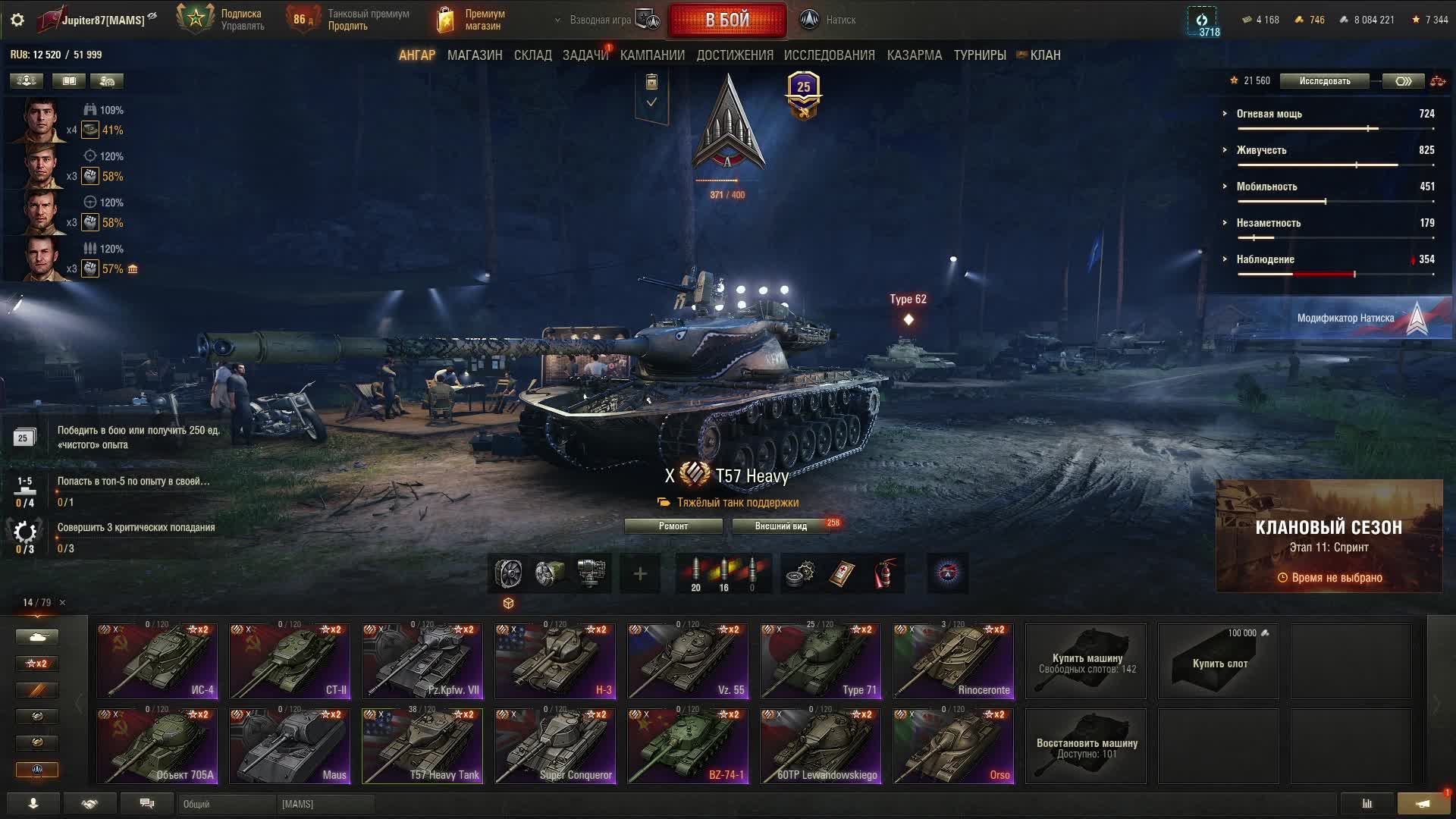1456x819 pixels.
Task: Open the КЛАН tab
Action: tap(1044, 55)
